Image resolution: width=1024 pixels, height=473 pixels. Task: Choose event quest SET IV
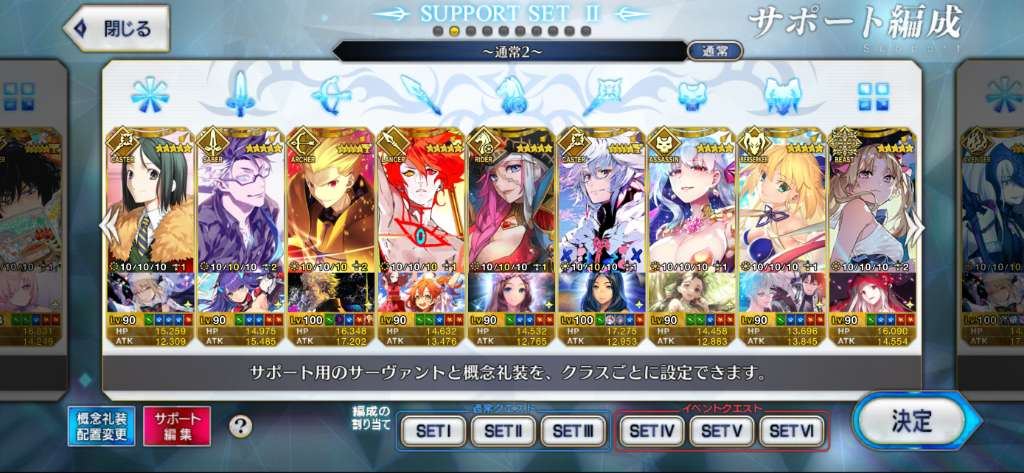click(650, 431)
